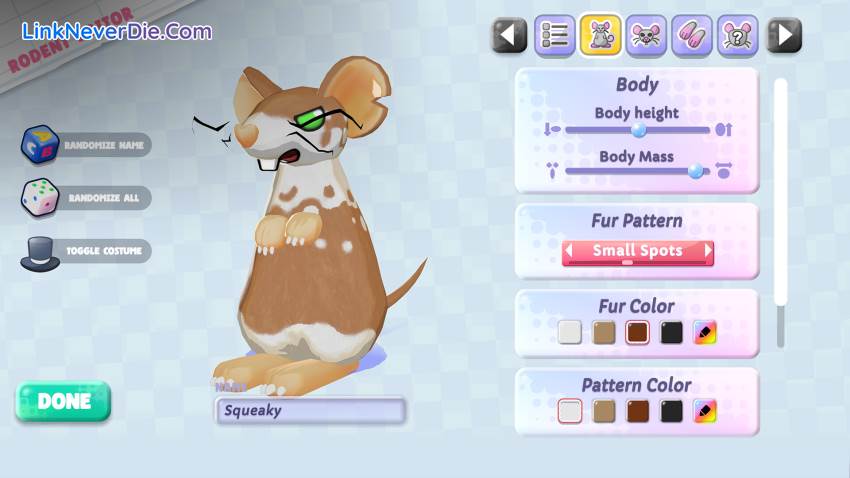The height and width of the screenshot is (478, 850).
Task: Adjust the Body Mass slider
Action: click(696, 171)
